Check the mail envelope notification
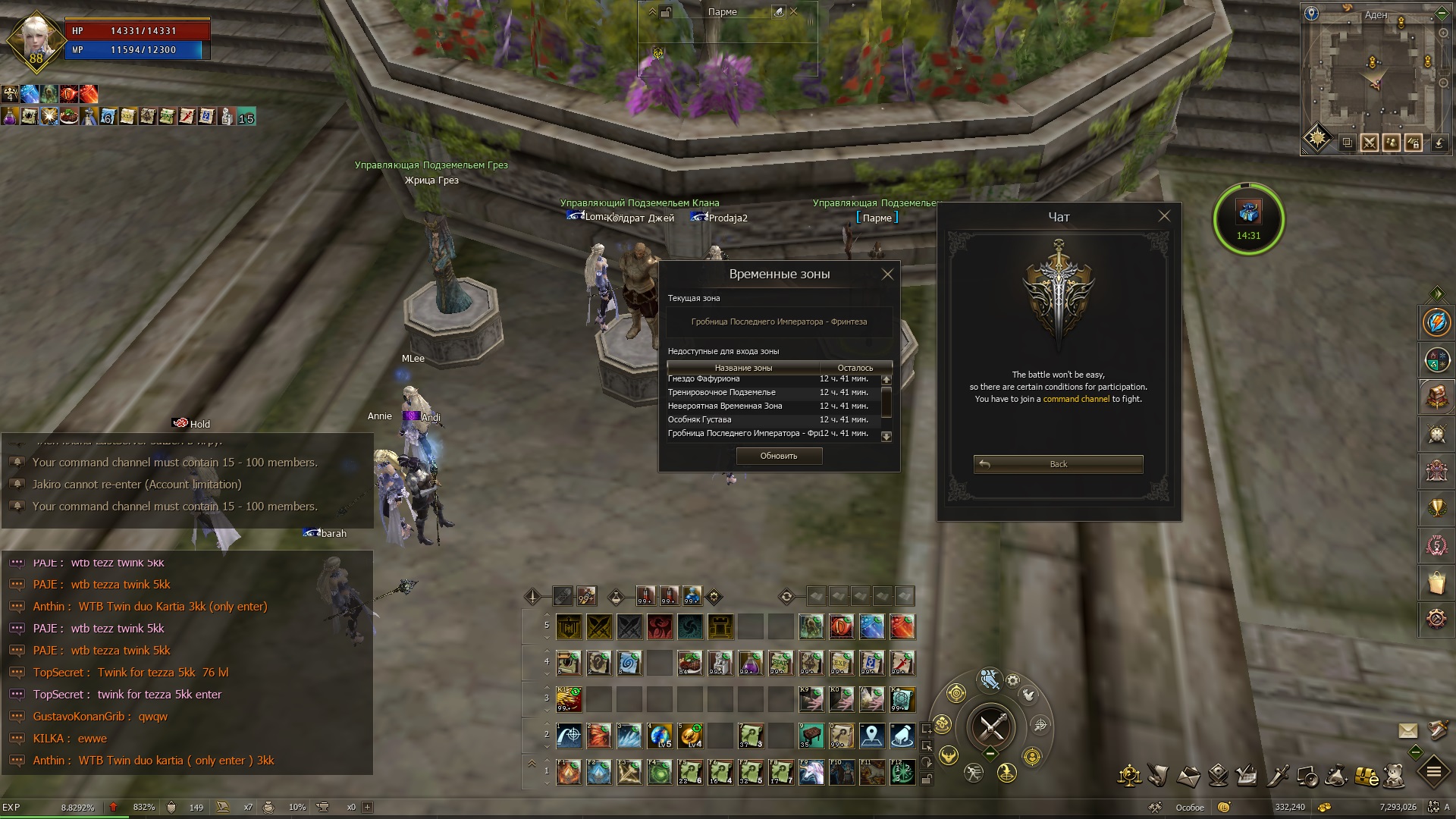The image size is (1456, 819). [1407, 730]
